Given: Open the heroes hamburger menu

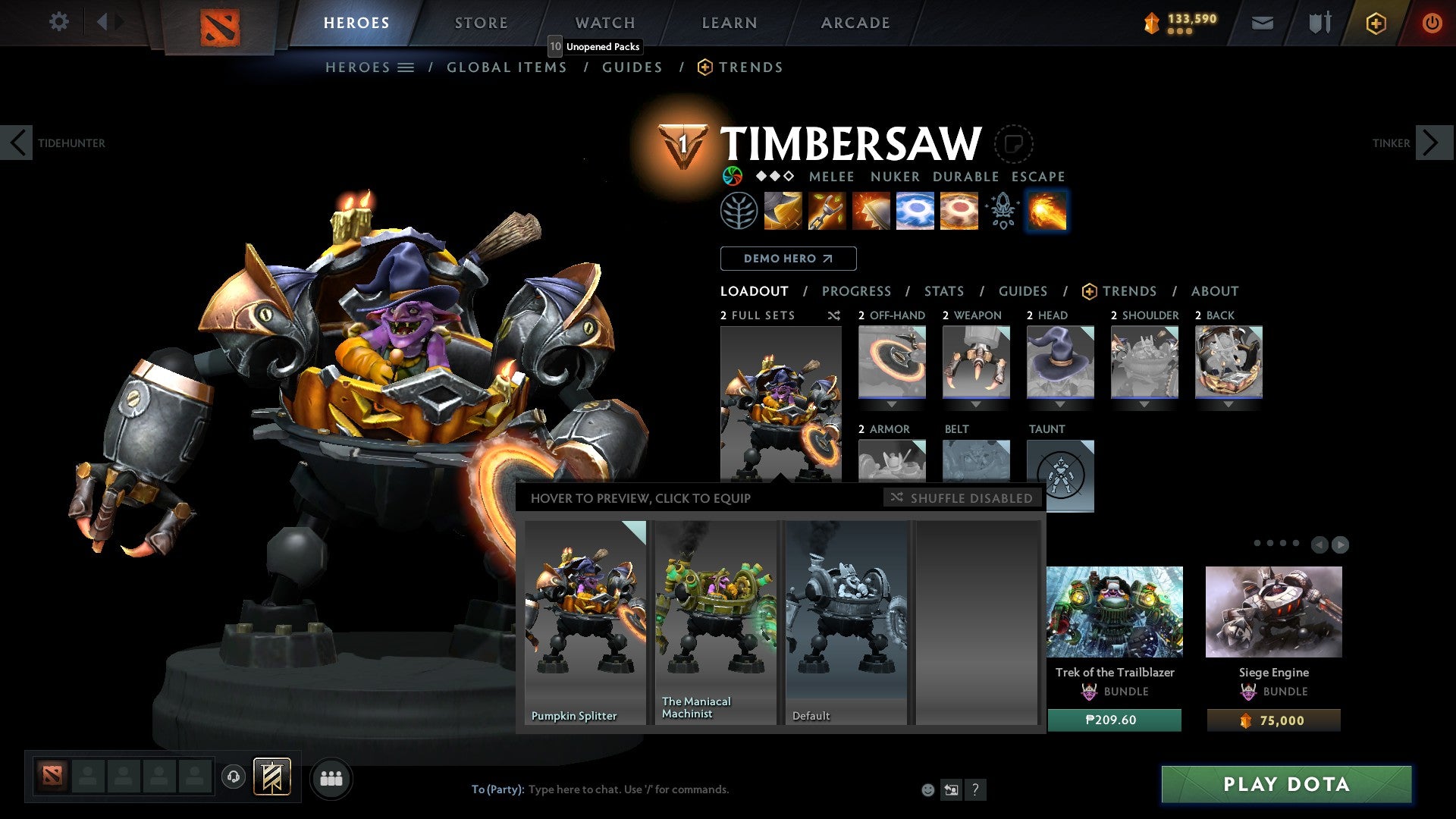Looking at the screenshot, I should coord(406,67).
